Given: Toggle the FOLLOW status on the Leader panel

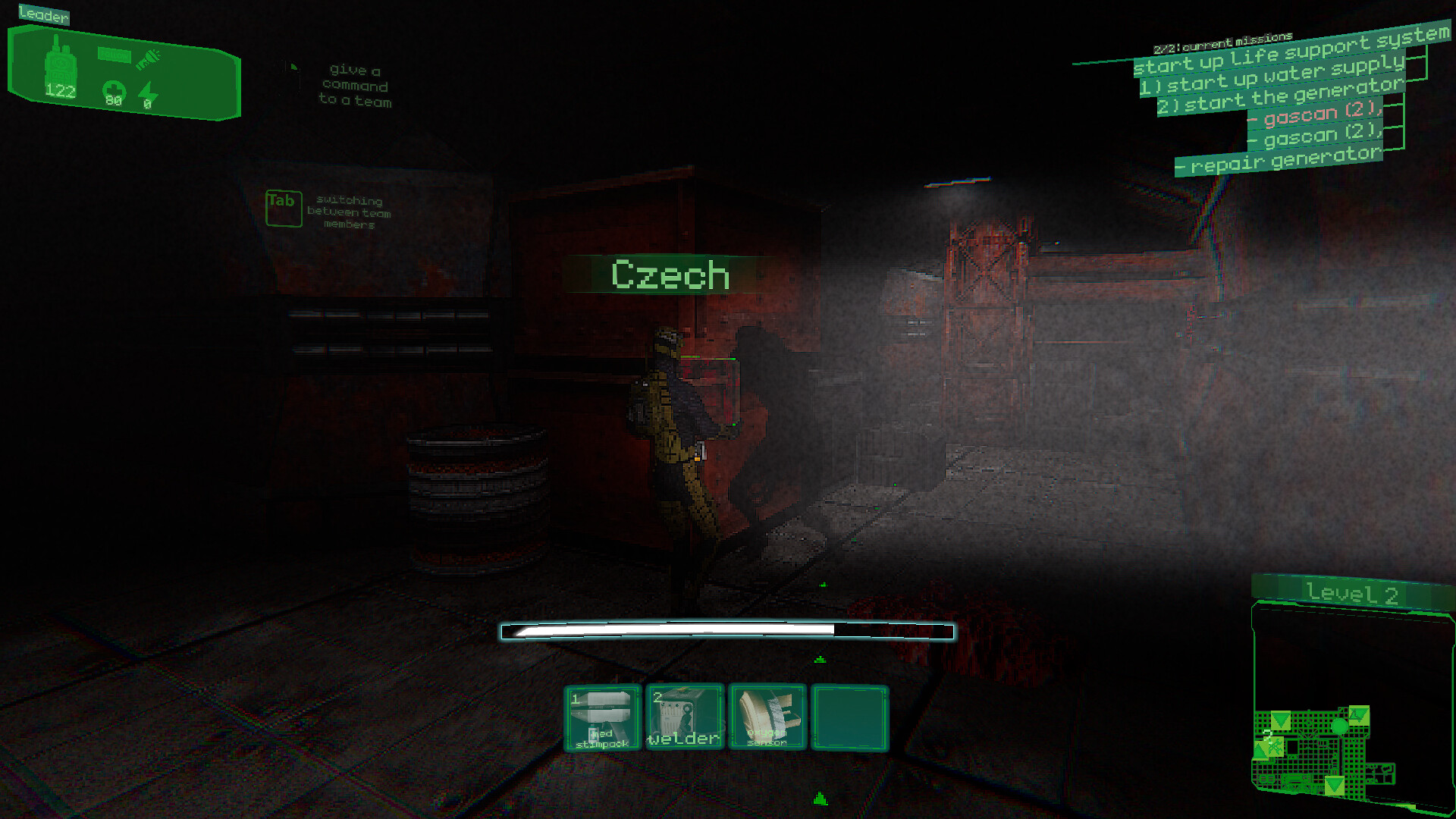Looking at the screenshot, I should pyautogui.click(x=114, y=55).
